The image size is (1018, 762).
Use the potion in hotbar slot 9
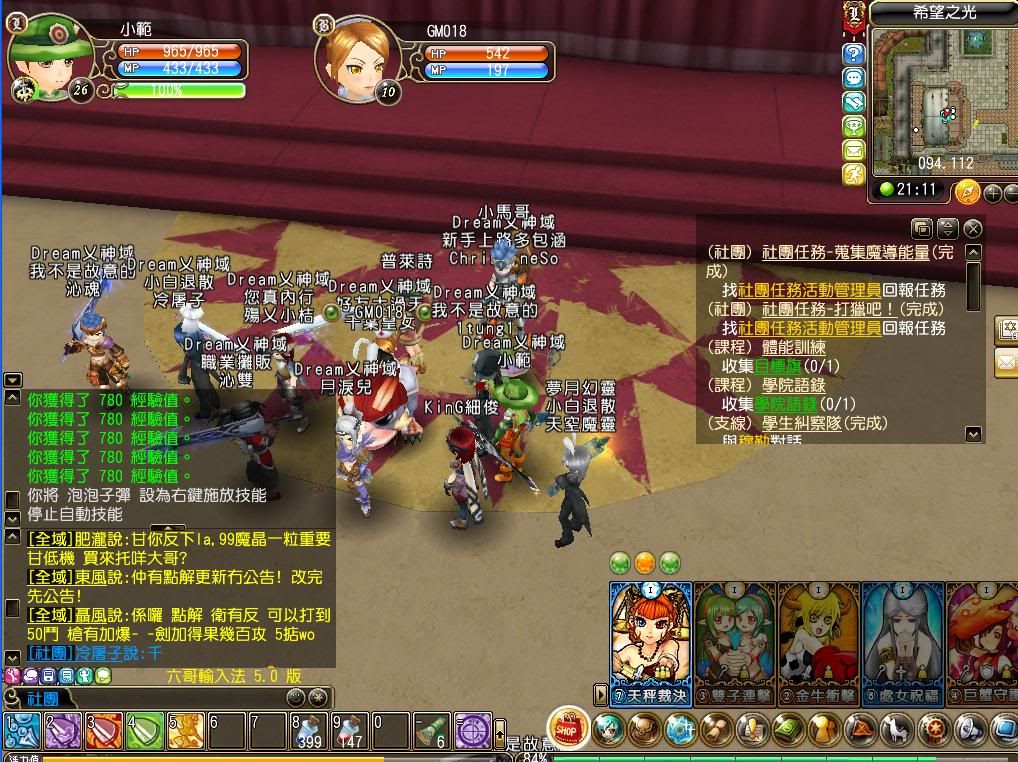pyautogui.click(x=349, y=732)
